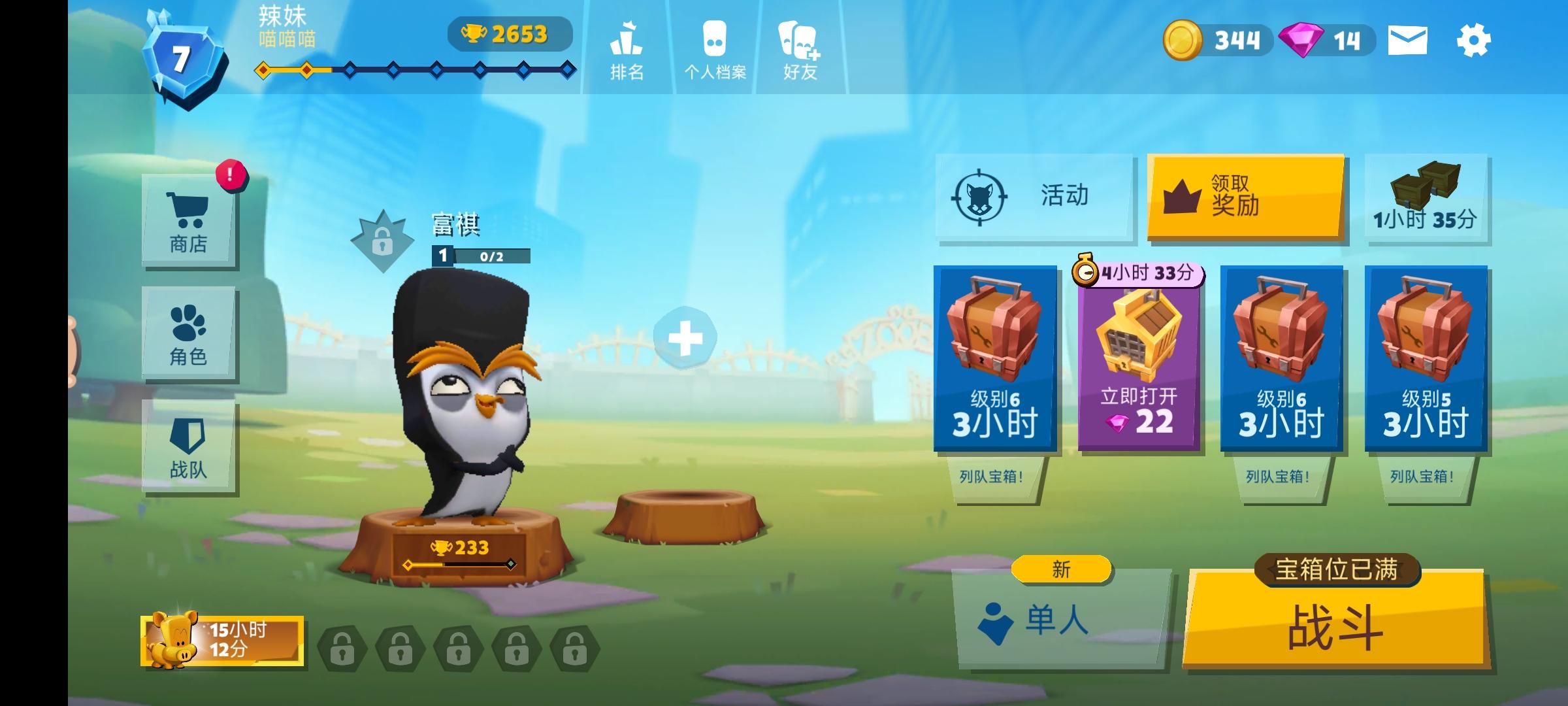This screenshot has width=1568, height=706.
Task: Open the 角色 characters screen
Action: point(189,332)
